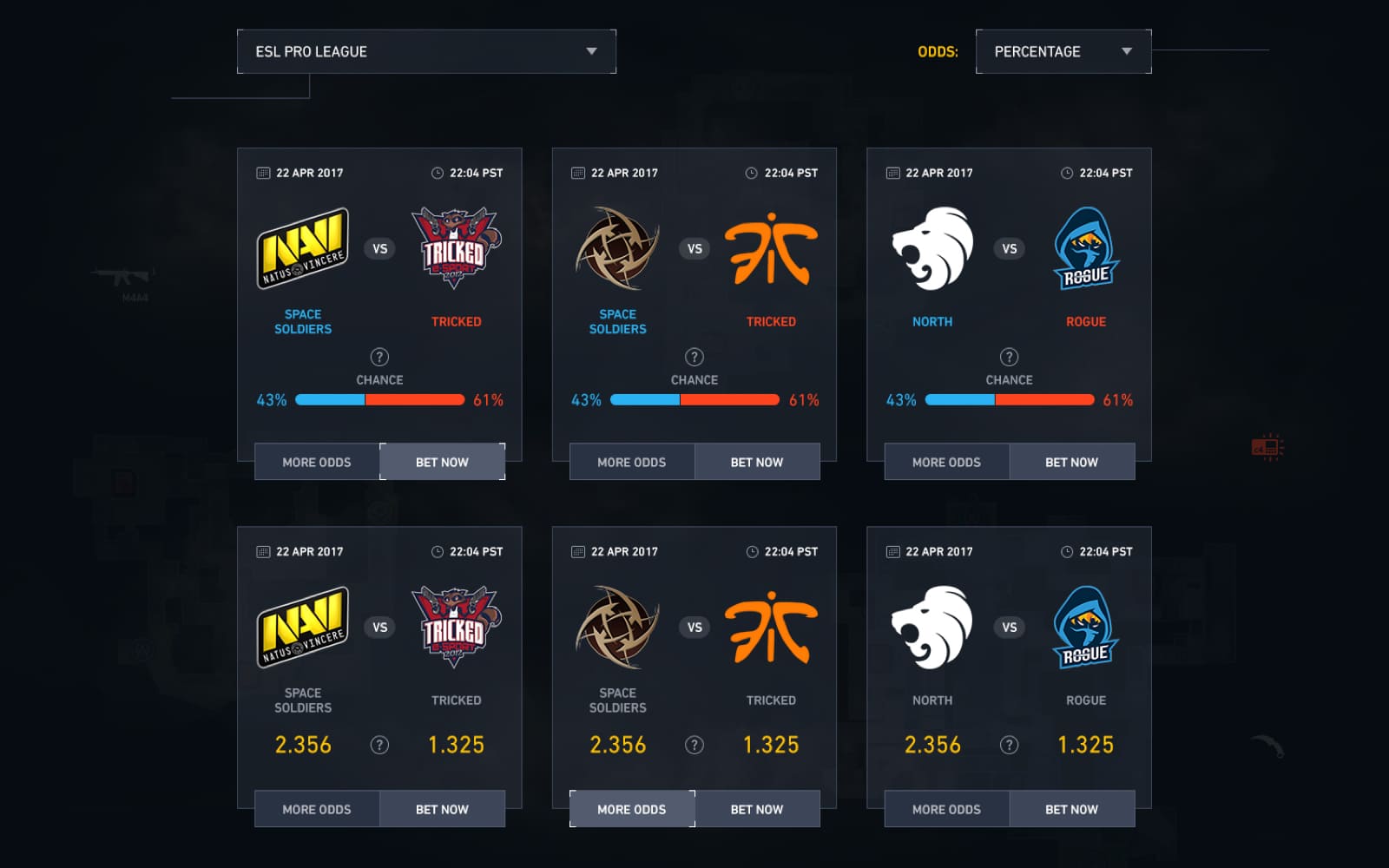Click the question mark between North and Rogue decimal odds
1389x868 pixels.
pyautogui.click(x=1009, y=745)
